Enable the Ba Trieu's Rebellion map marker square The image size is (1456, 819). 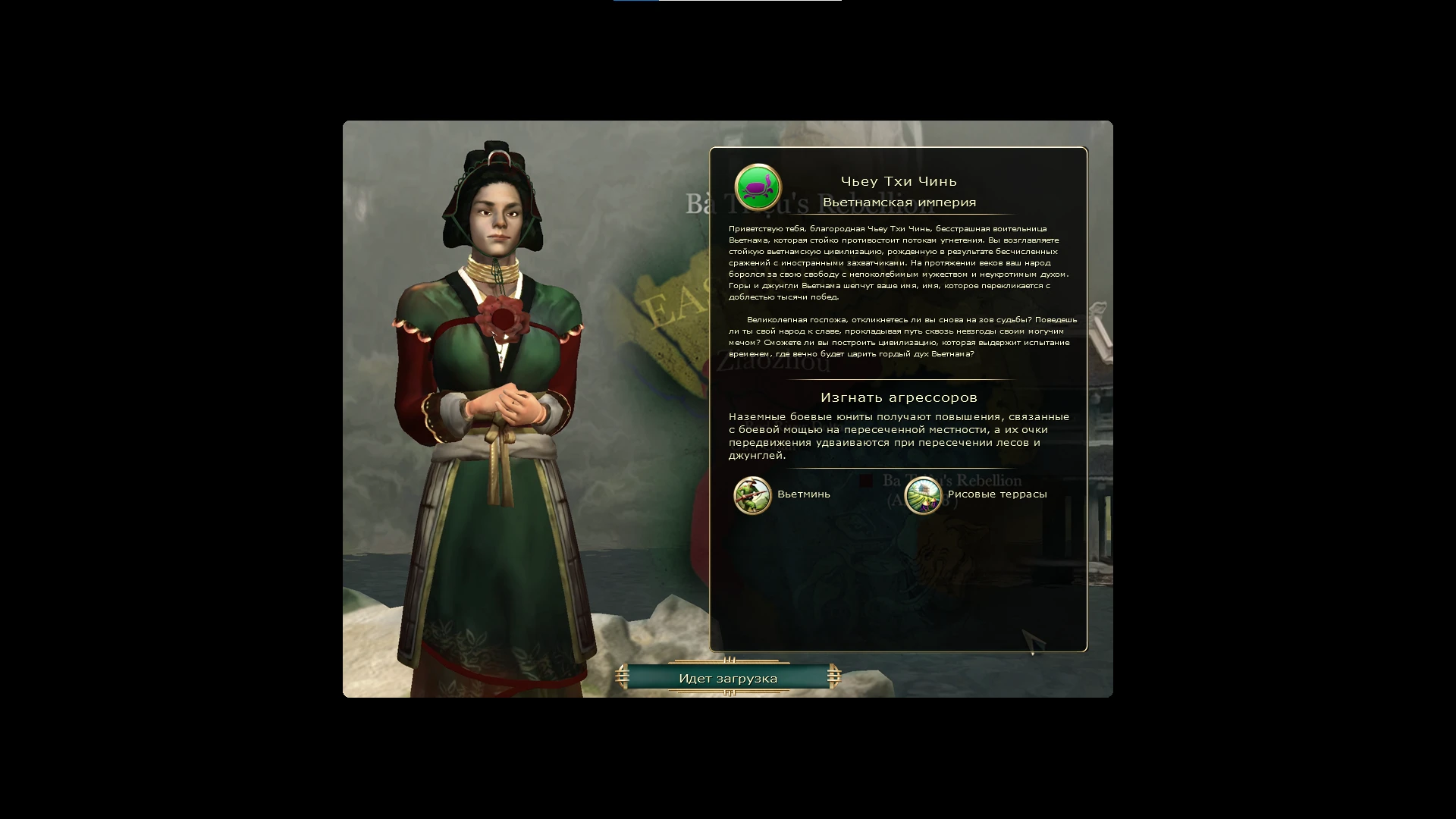point(867,481)
